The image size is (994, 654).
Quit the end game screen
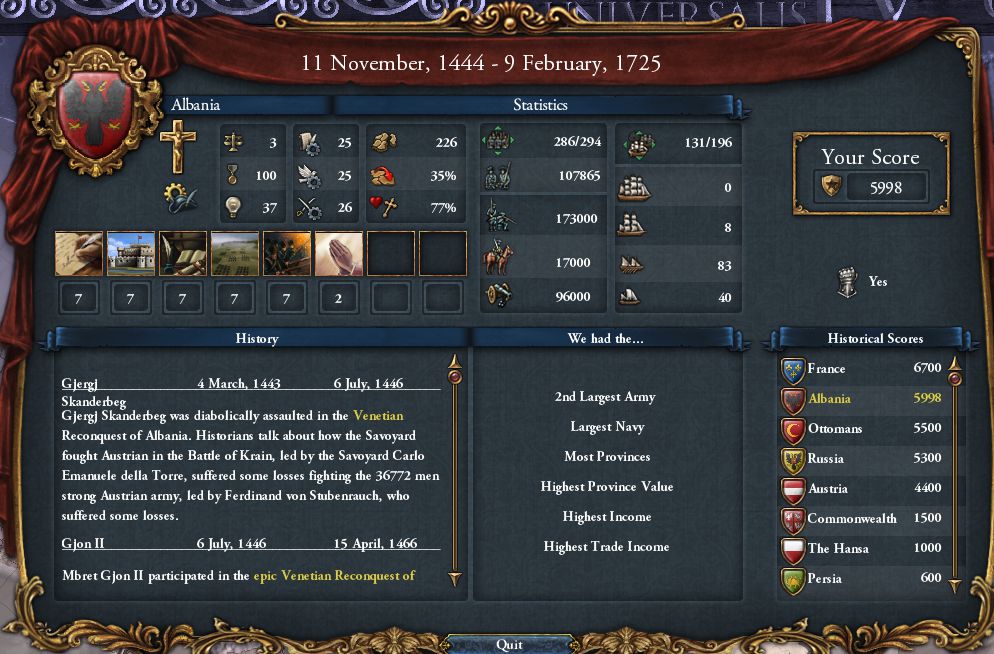tap(509, 644)
